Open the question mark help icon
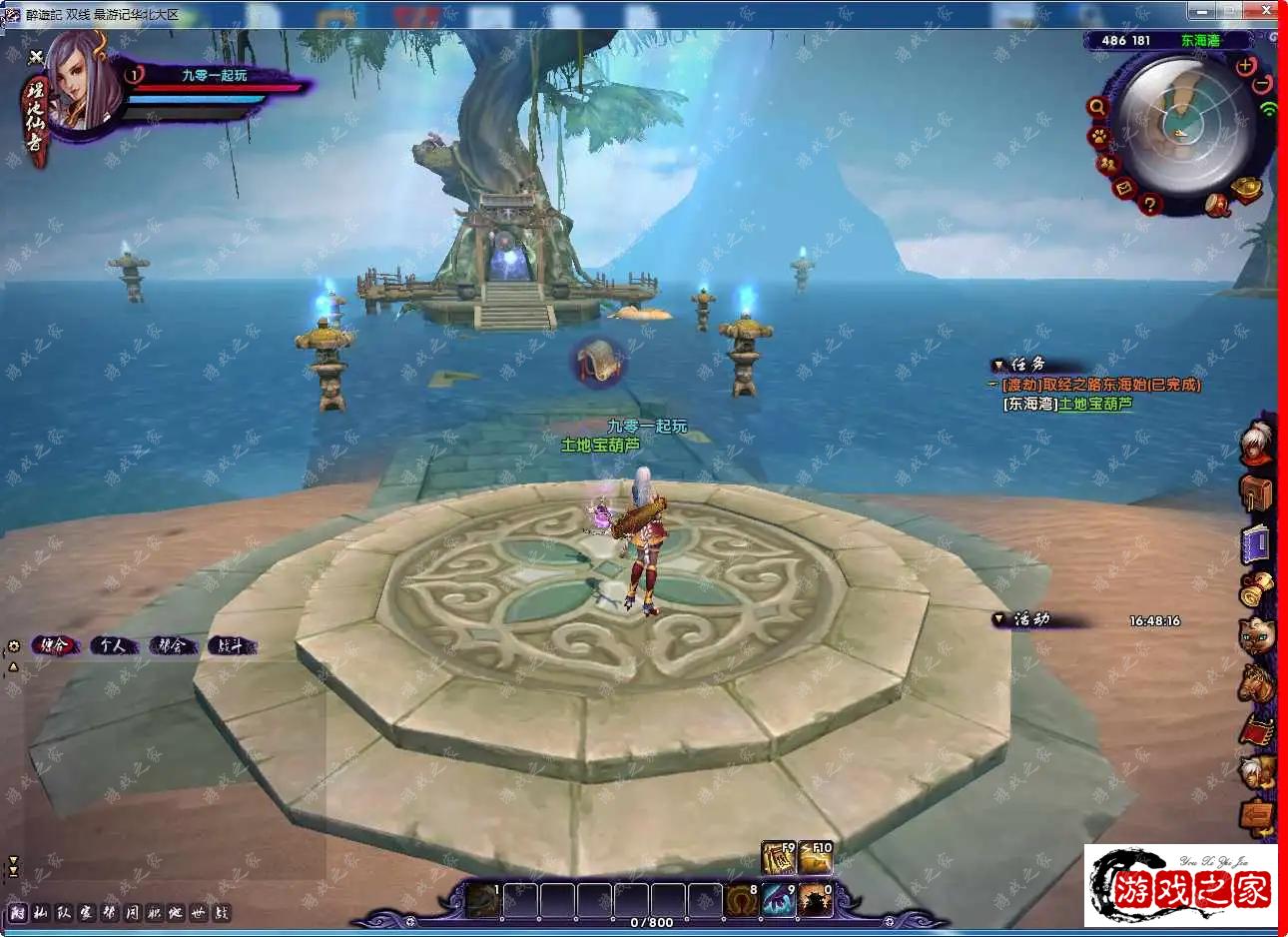Screen dimensions: 1288x937 click(1150, 205)
